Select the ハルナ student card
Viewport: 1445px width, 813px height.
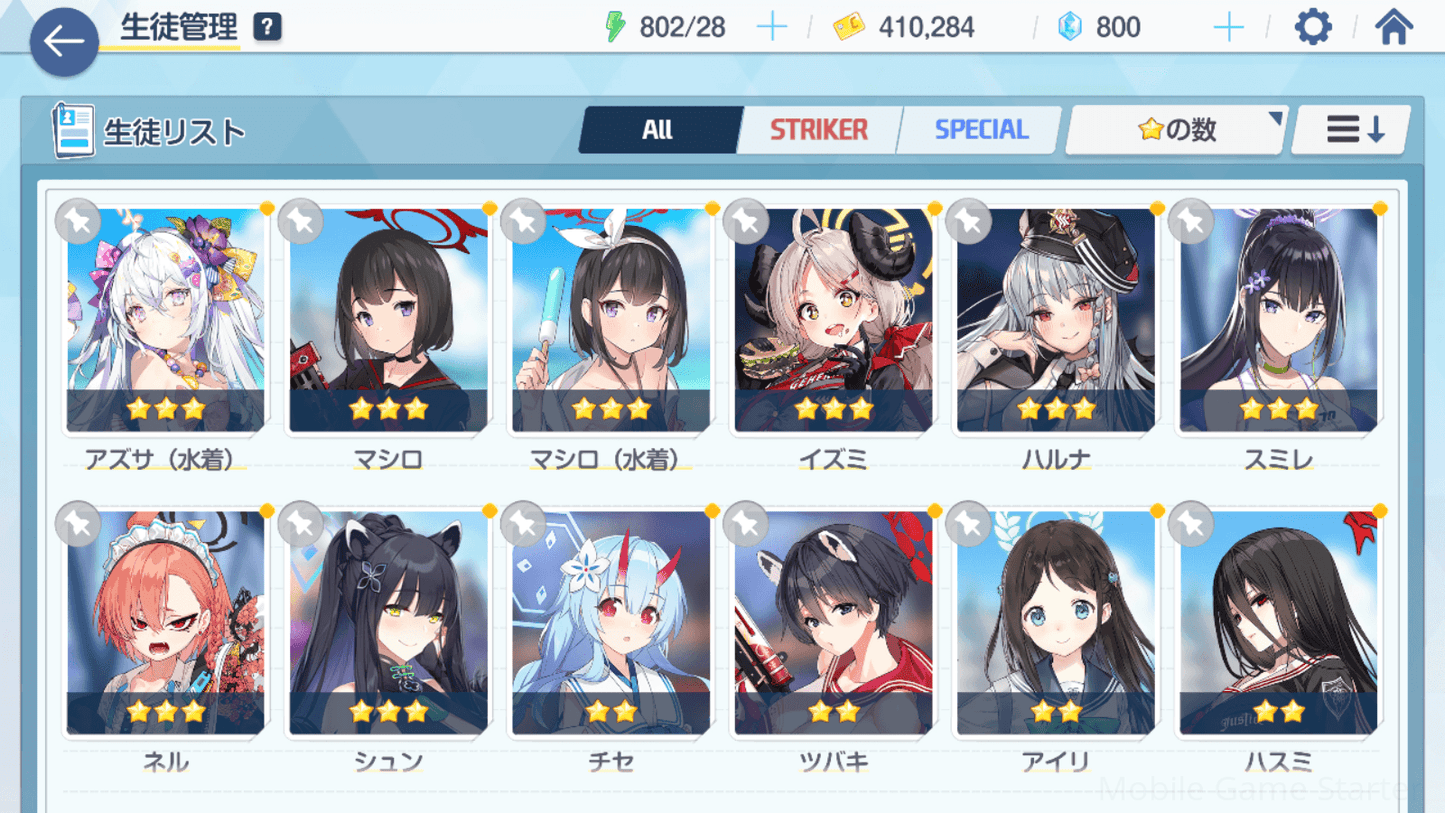[x=1056, y=321]
